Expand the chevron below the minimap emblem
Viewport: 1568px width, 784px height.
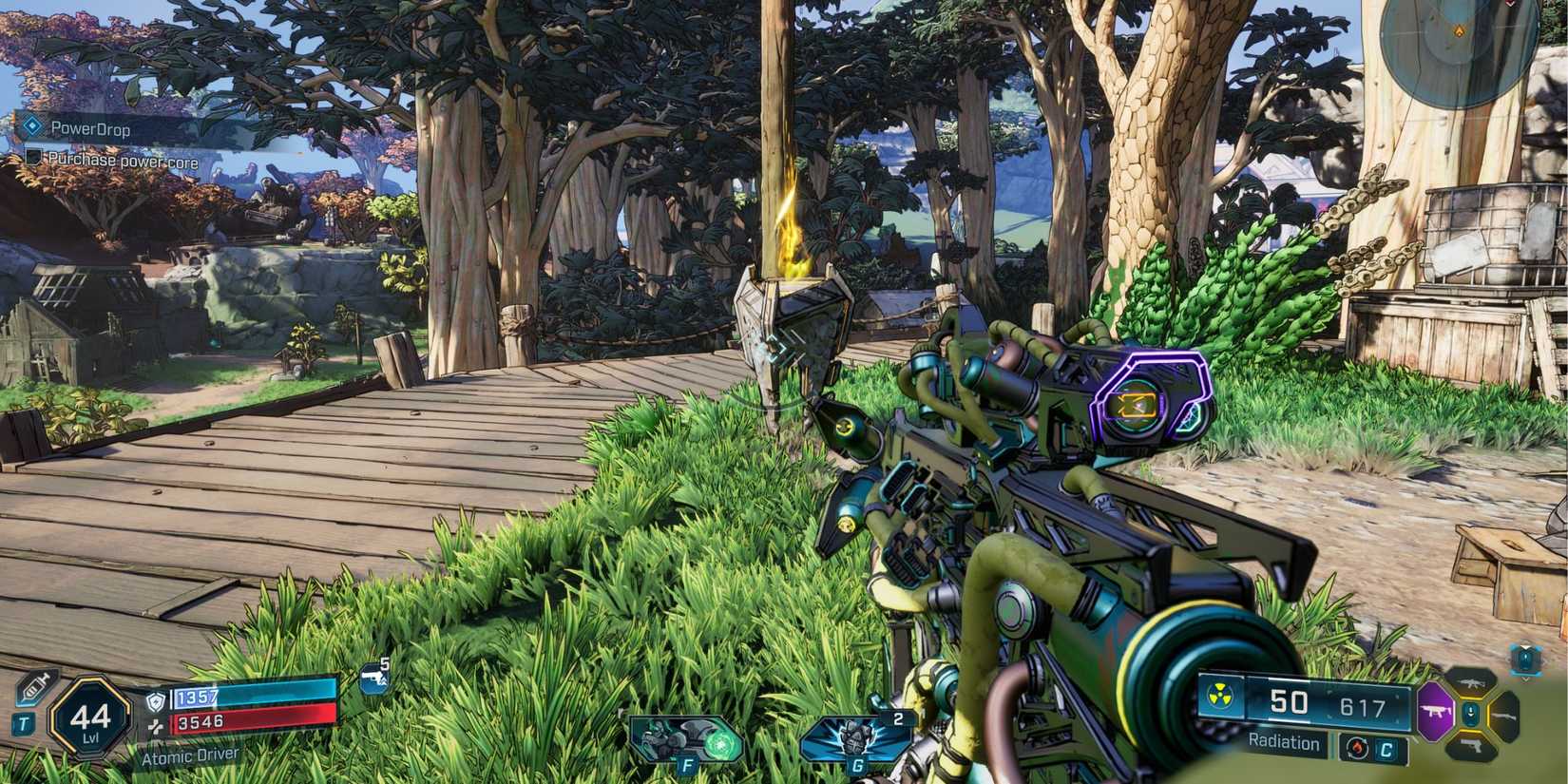pos(1526,680)
